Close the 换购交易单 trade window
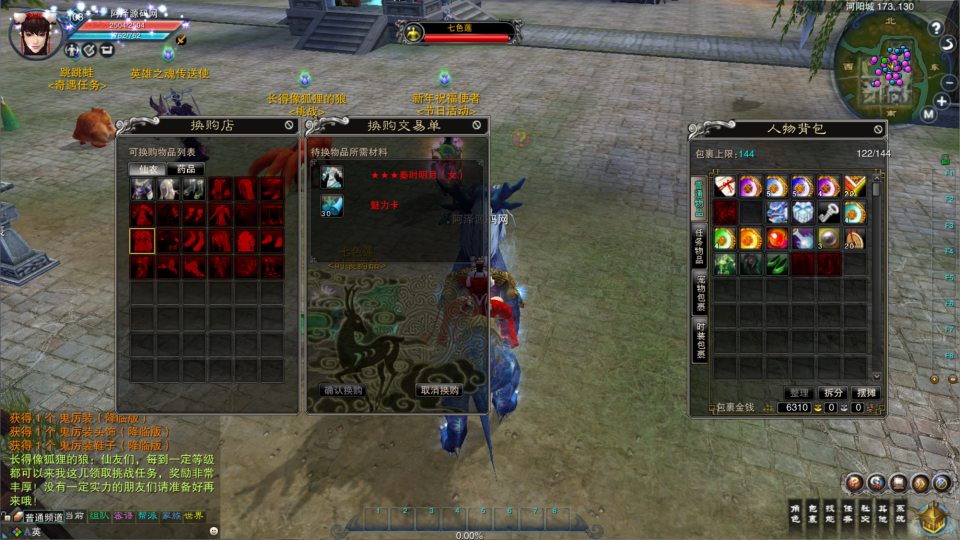960x540 pixels. (x=478, y=126)
